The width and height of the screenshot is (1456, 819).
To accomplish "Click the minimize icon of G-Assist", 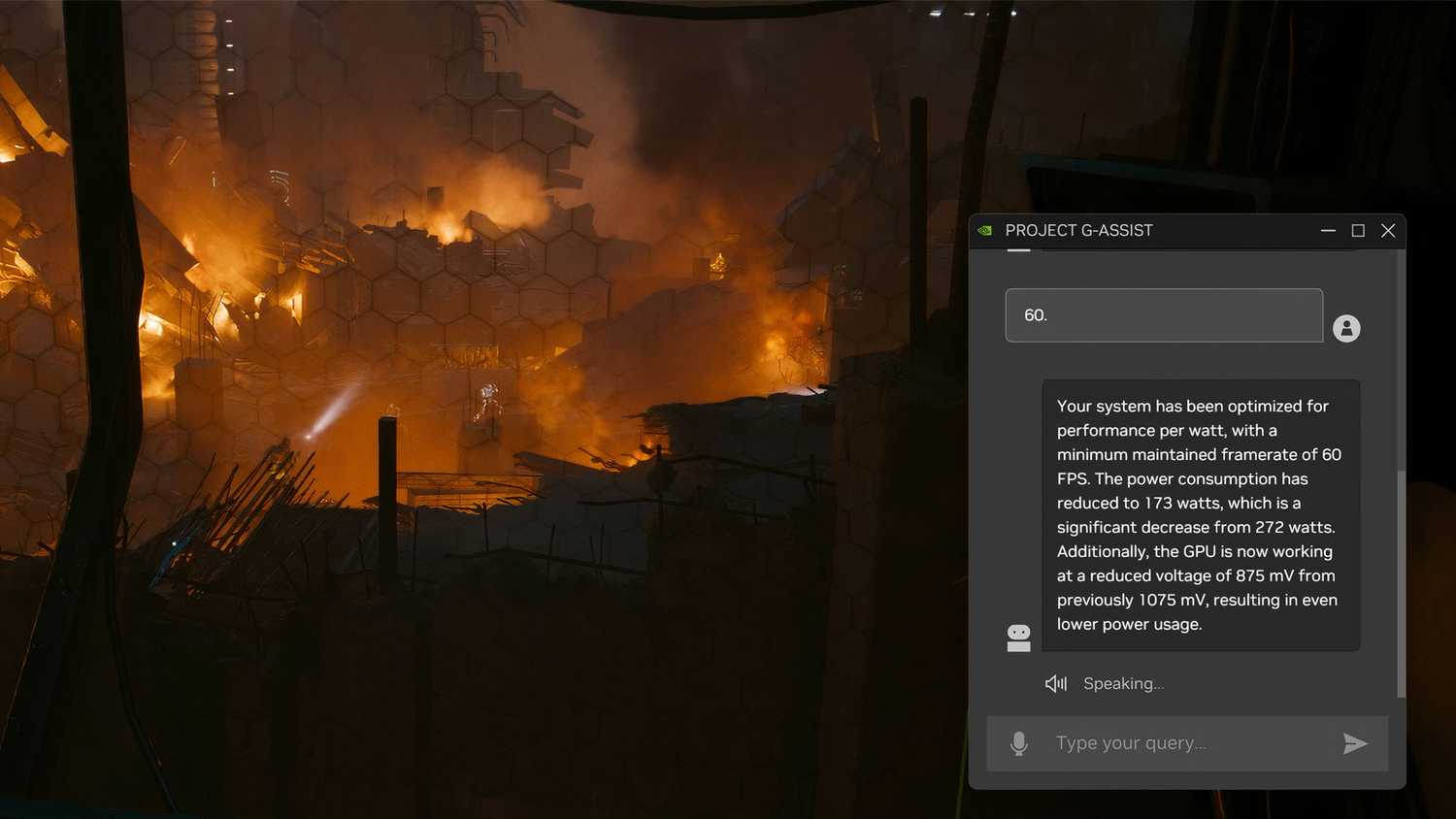I will pyautogui.click(x=1328, y=230).
